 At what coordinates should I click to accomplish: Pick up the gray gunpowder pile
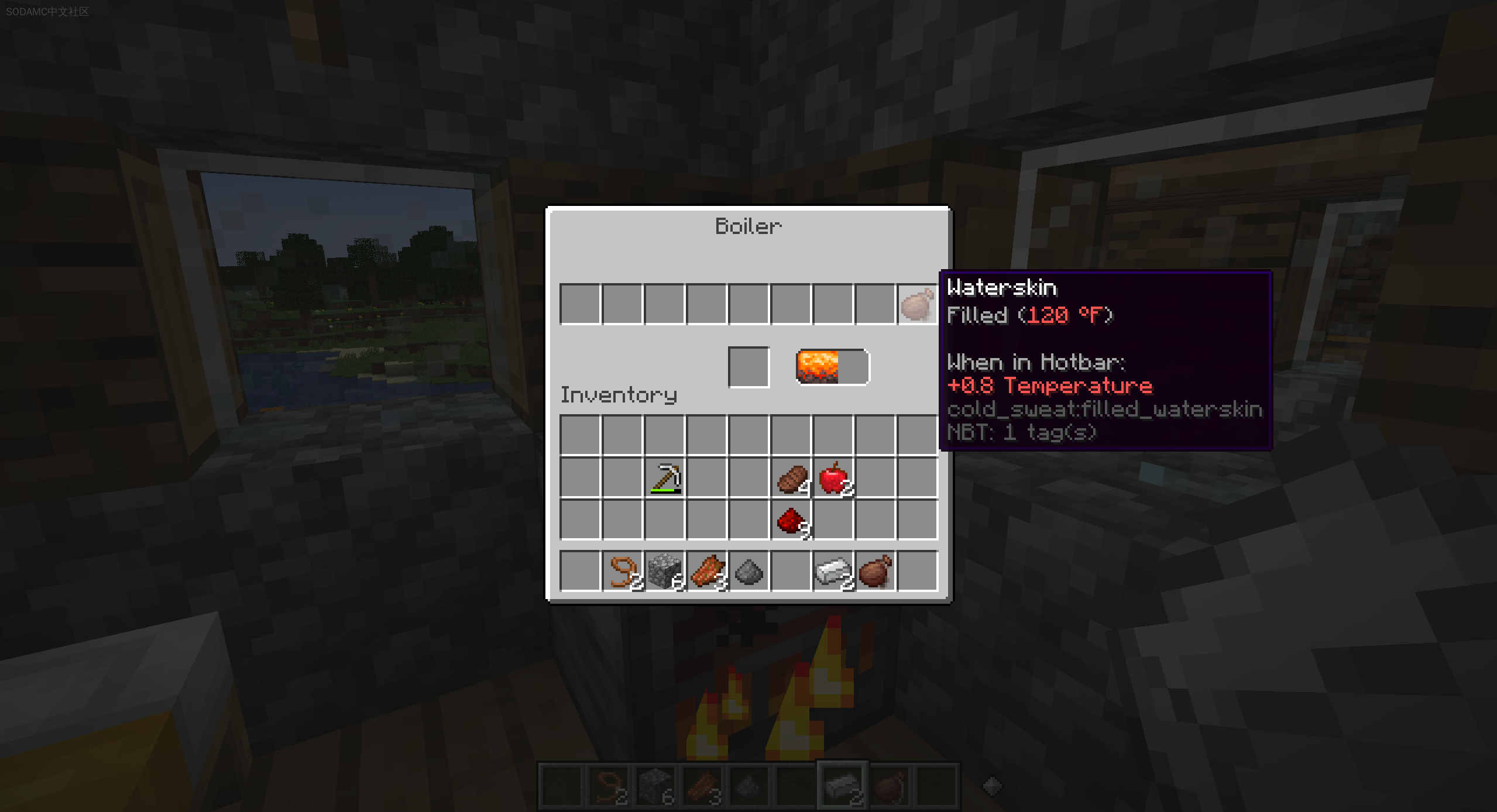(749, 571)
